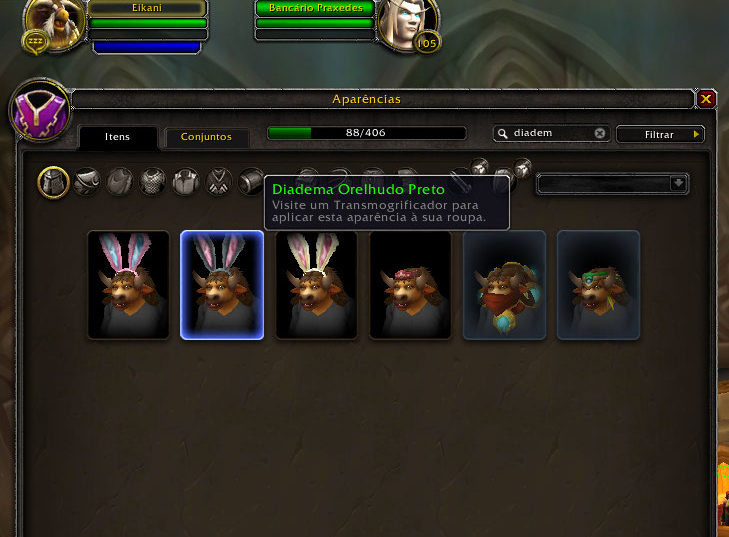Close the Aparências window
The image size is (729, 537).
(706, 99)
